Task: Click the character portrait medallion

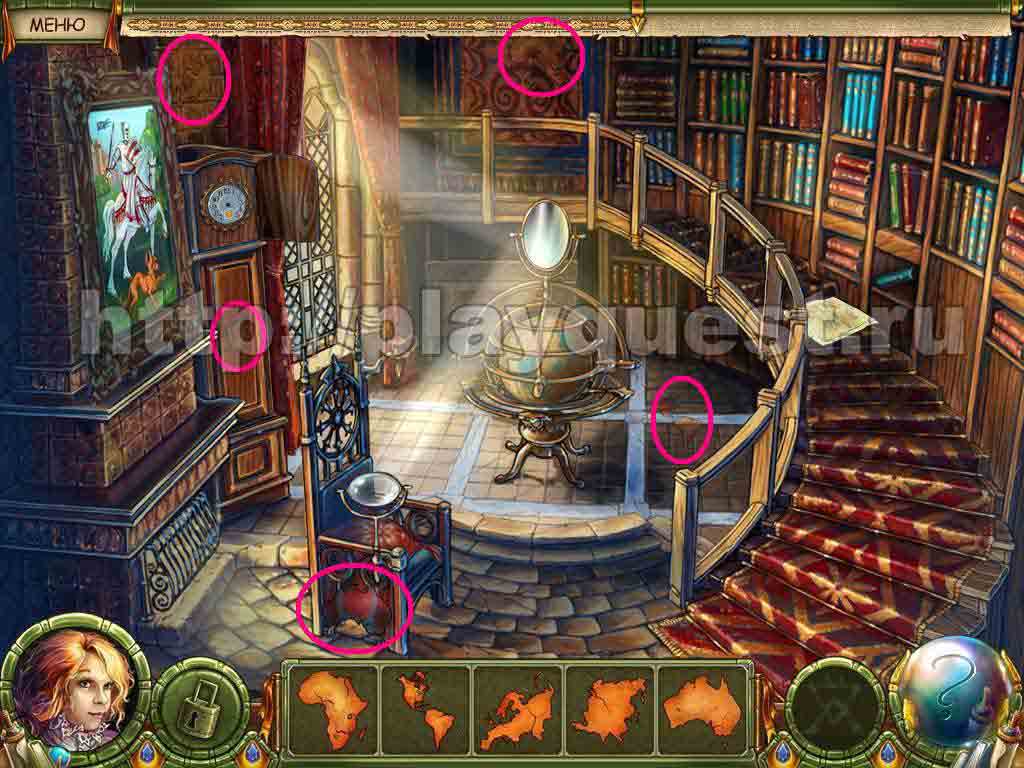Action: click(x=70, y=687)
